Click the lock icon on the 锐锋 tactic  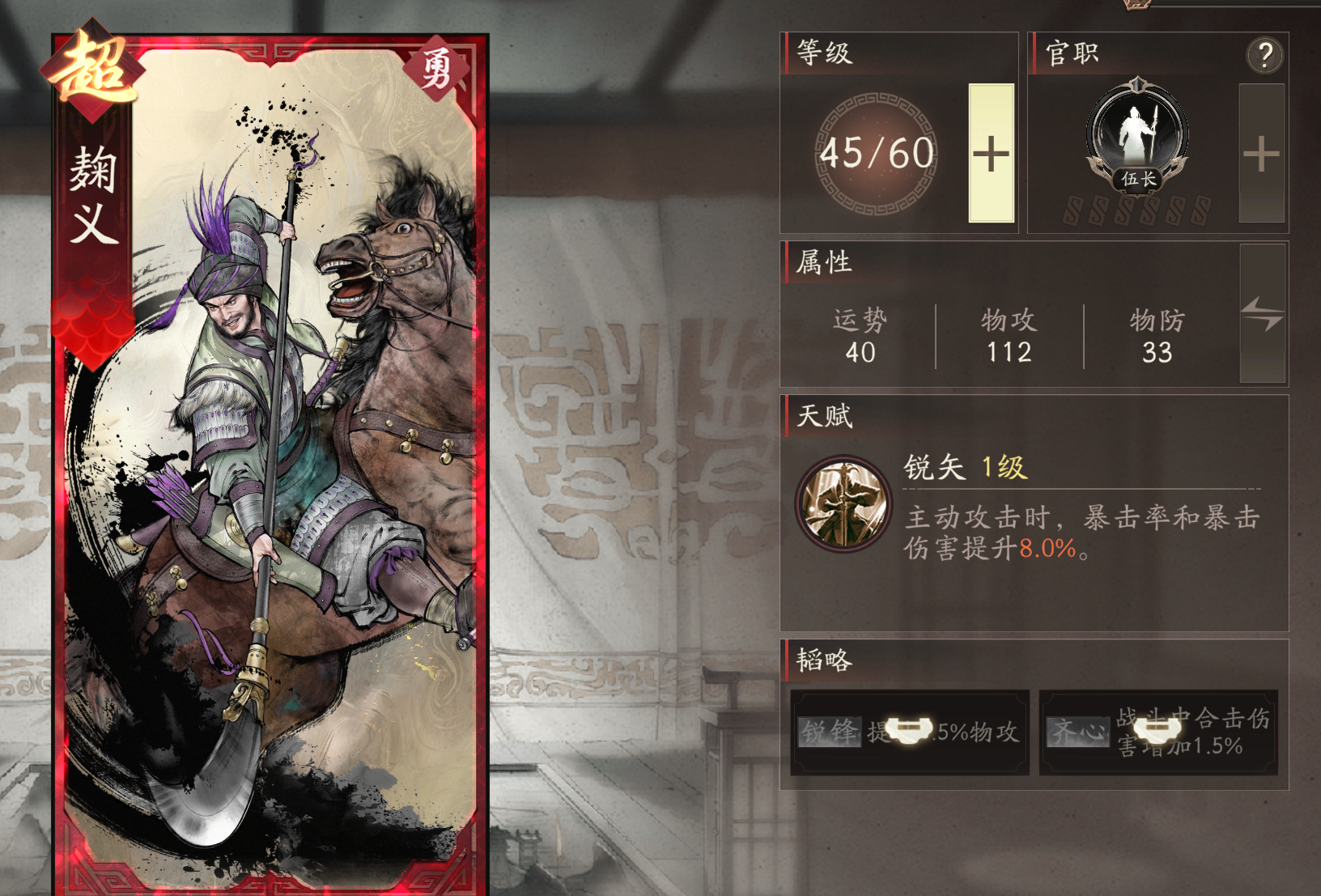point(912,730)
